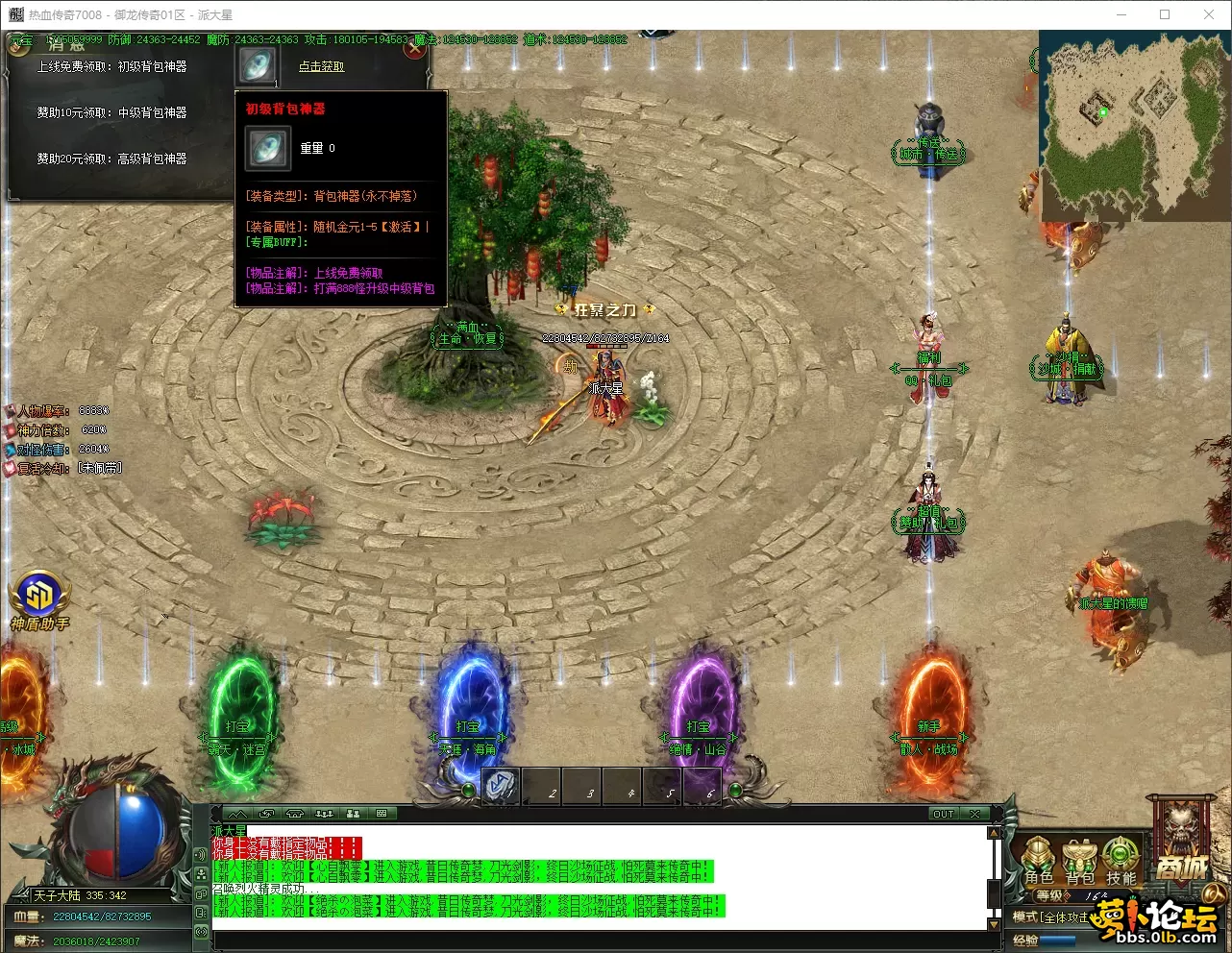The image size is (1232, 953).
Task: Close the game window
Action: click(1209, 14)
